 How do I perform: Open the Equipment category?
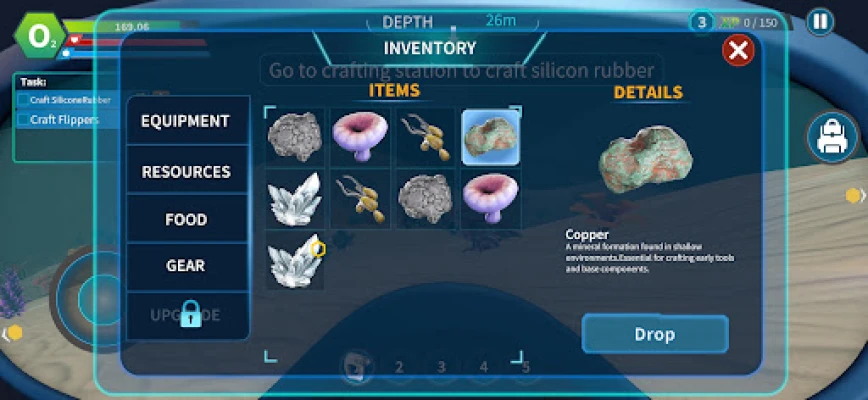click(186, 121)
